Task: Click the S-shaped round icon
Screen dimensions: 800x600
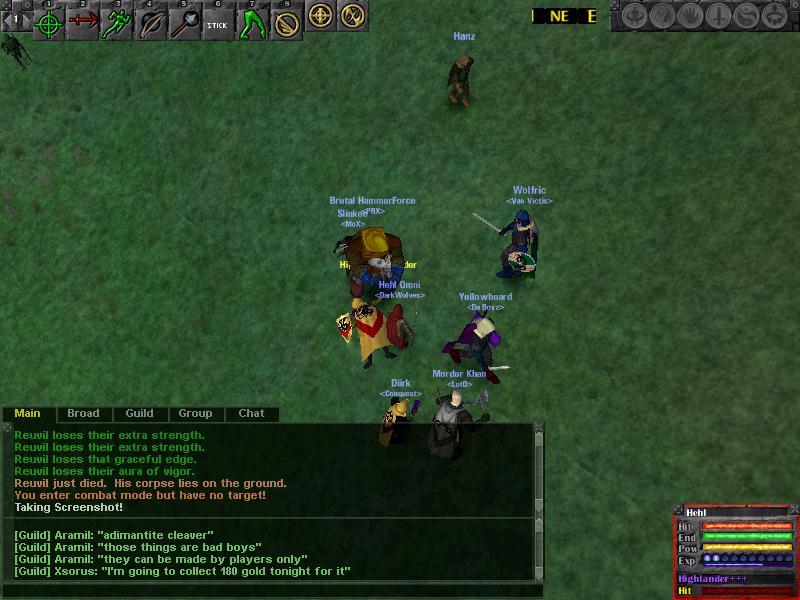Action: click(748, 16)
